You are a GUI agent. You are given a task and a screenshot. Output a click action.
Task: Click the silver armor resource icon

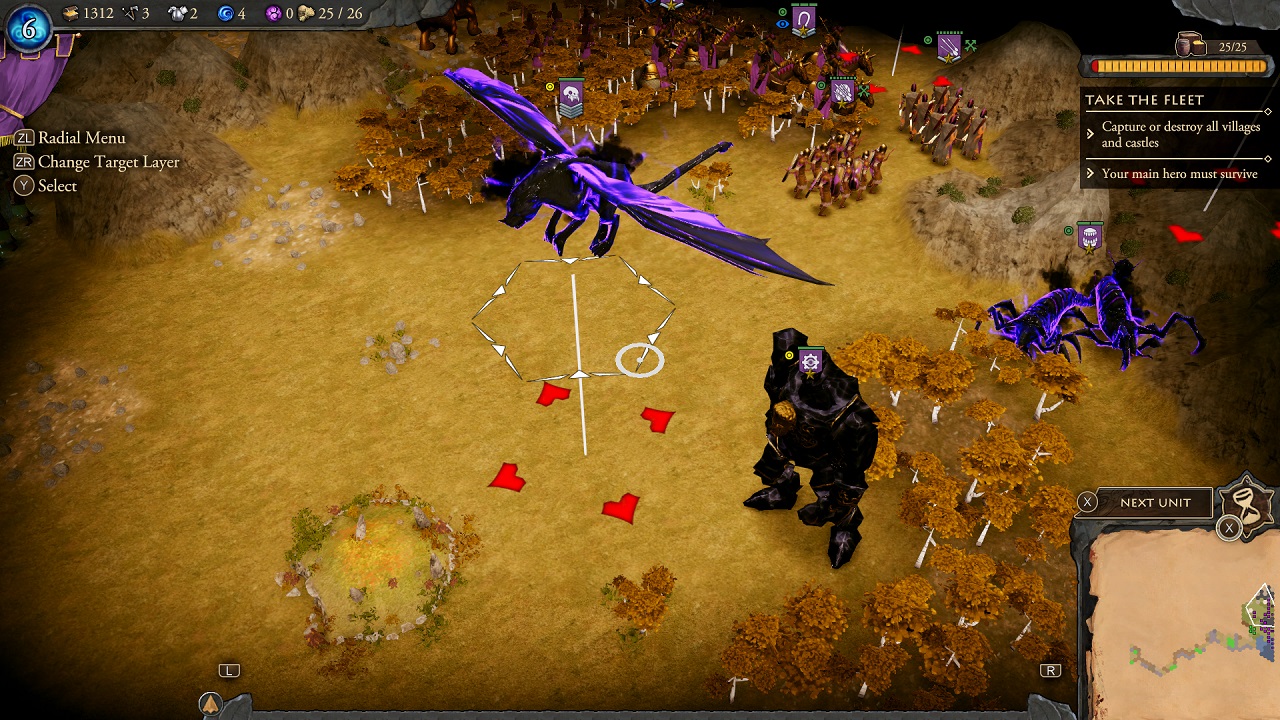coord(177,13)
